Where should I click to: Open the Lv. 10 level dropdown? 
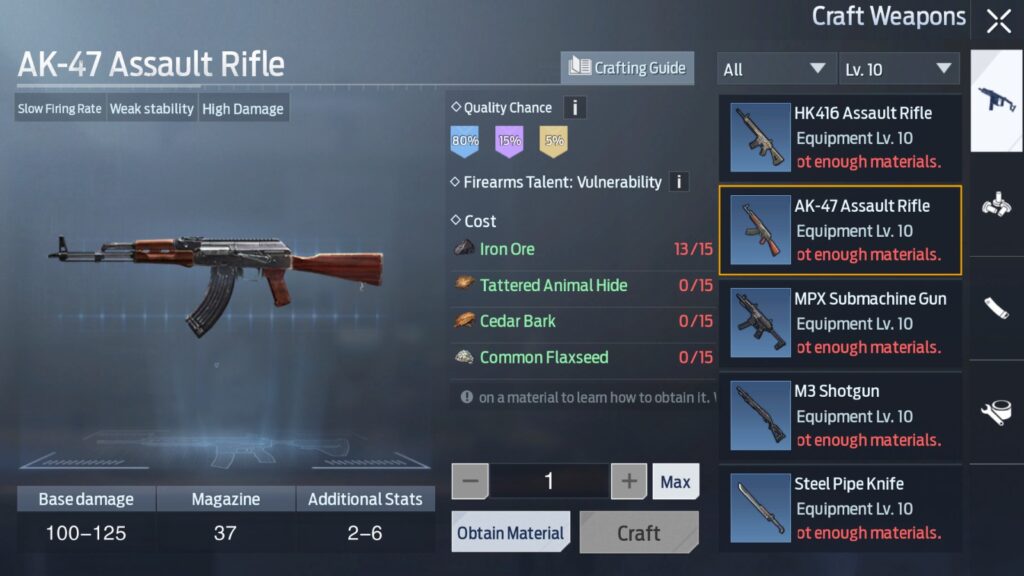[898, 69]
